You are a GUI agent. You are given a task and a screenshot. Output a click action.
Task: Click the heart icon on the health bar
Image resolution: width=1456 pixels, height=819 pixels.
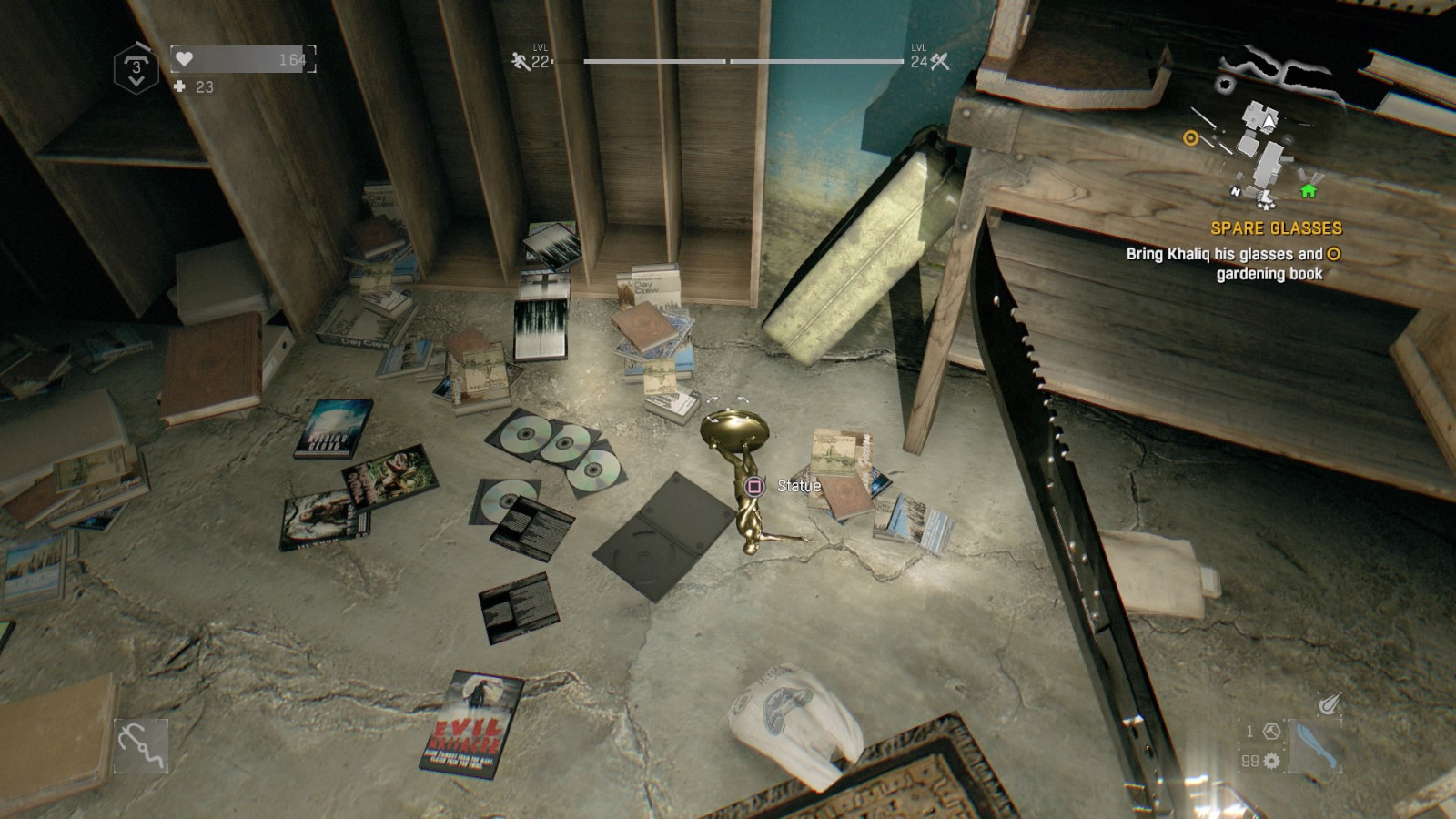pyautogui.click(x=183, y=60)
